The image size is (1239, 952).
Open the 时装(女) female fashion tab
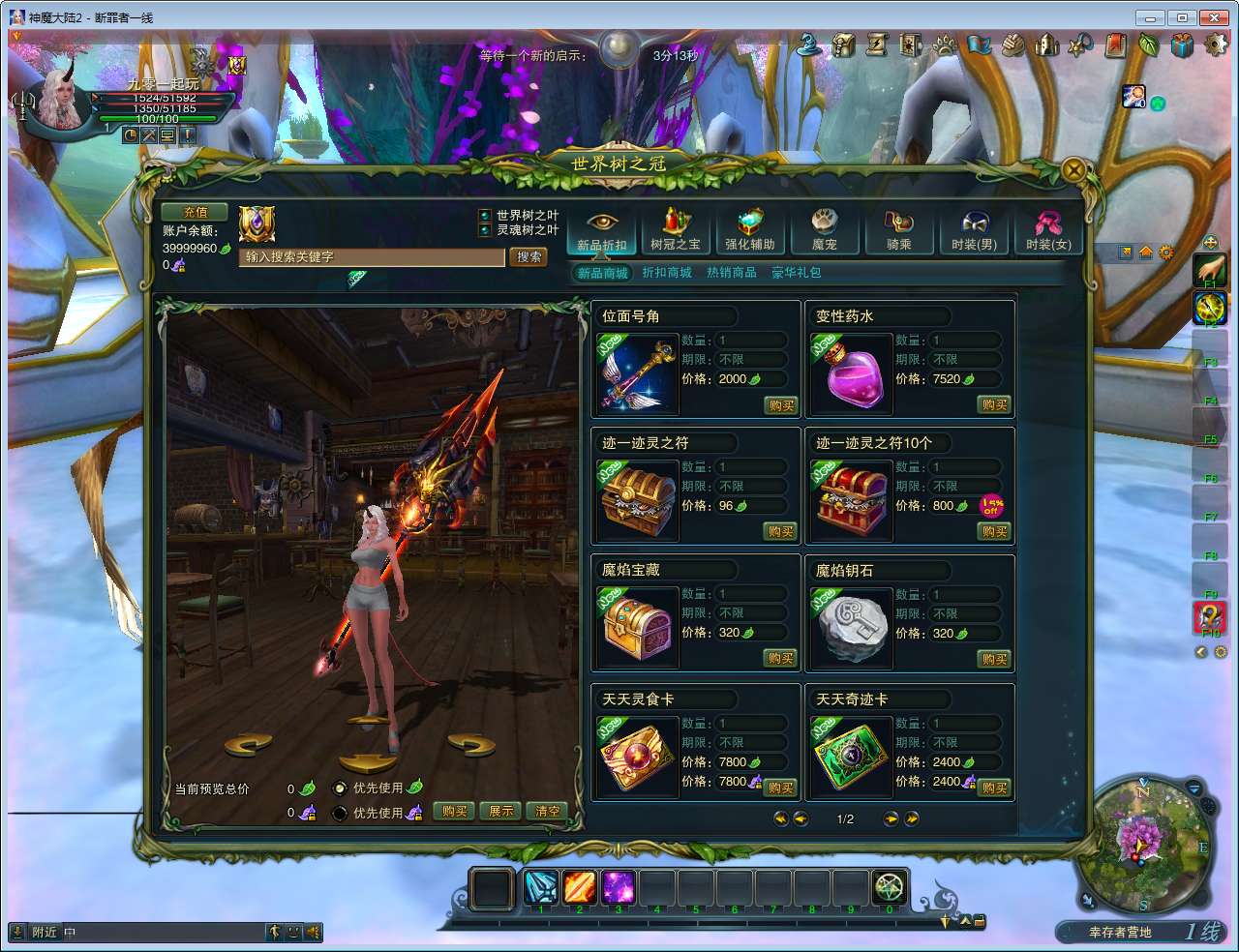(1048, 232)
